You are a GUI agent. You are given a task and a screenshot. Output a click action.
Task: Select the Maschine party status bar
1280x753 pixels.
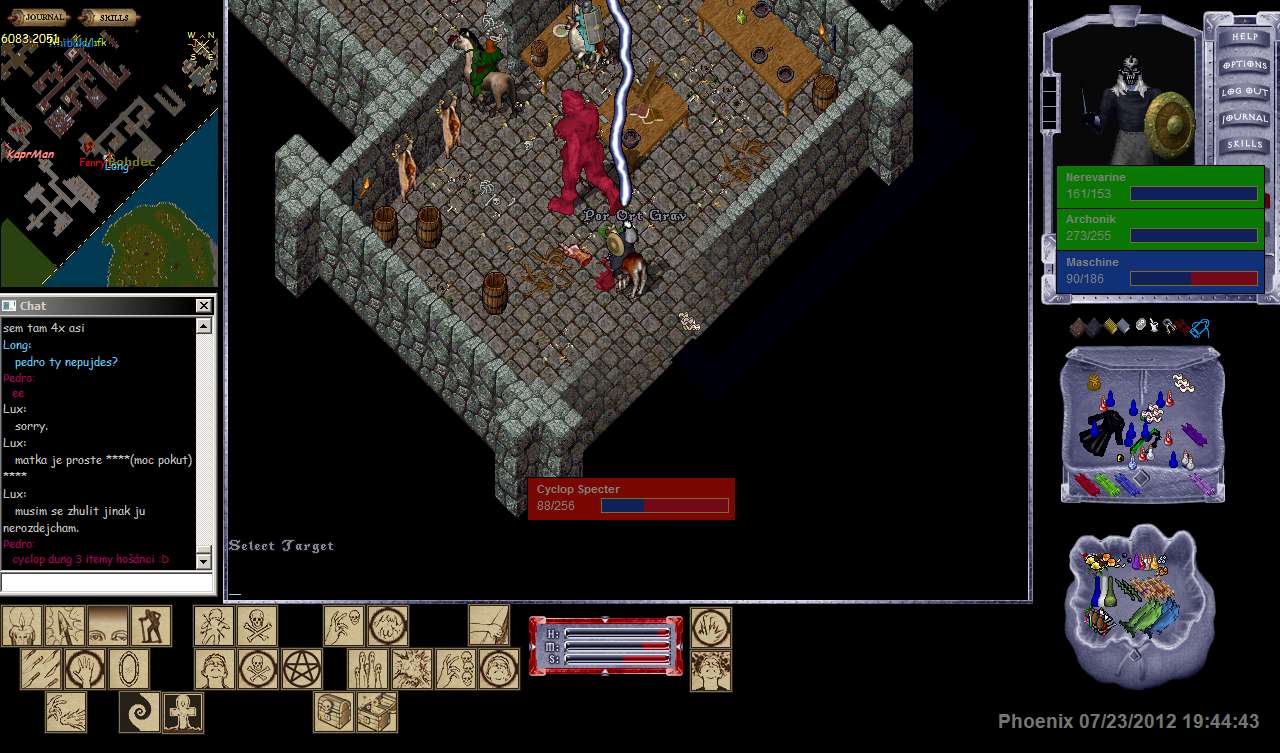[x=1160, y=271]
